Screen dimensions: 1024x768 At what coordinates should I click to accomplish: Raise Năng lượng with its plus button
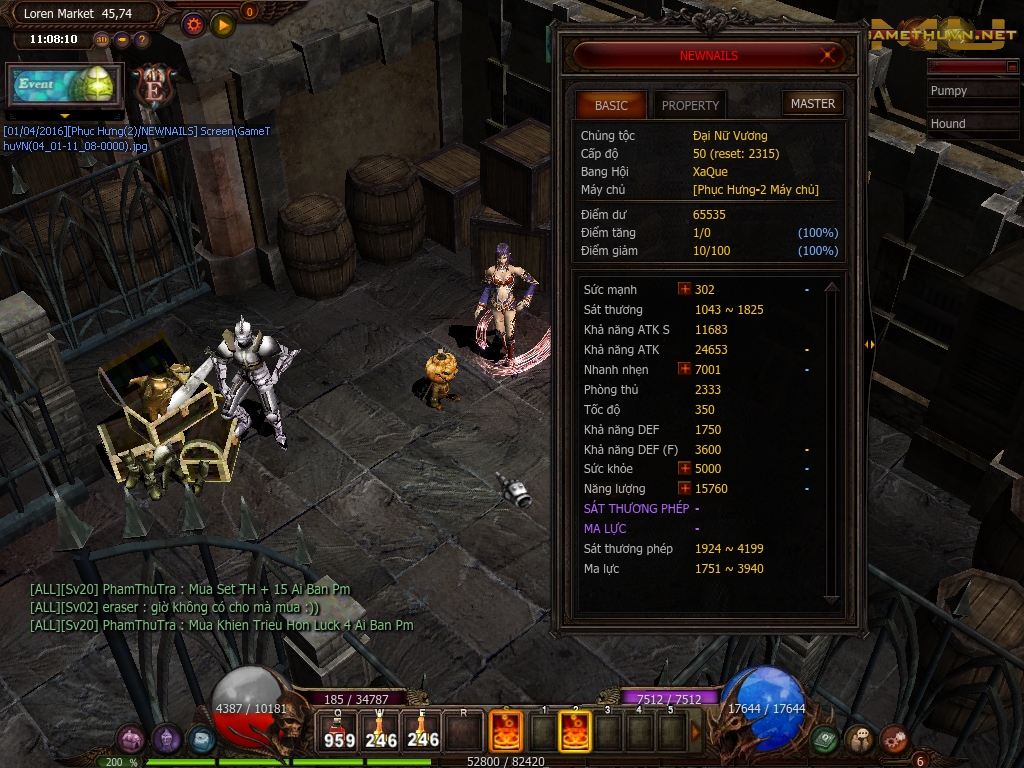pyautogui.click(x=685, y=488)
